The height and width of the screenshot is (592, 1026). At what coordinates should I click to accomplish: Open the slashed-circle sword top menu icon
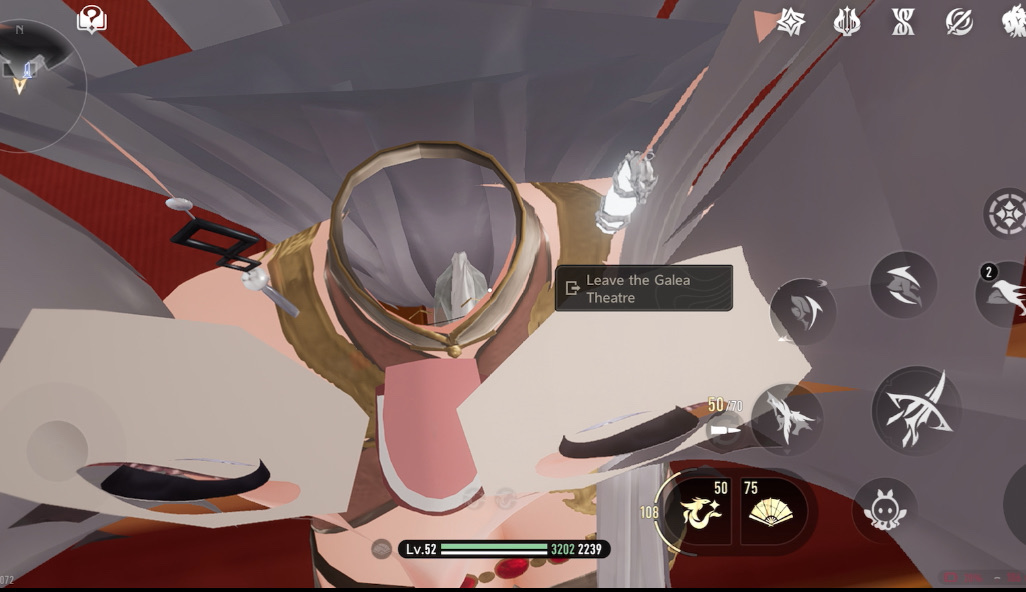point(959,22)
